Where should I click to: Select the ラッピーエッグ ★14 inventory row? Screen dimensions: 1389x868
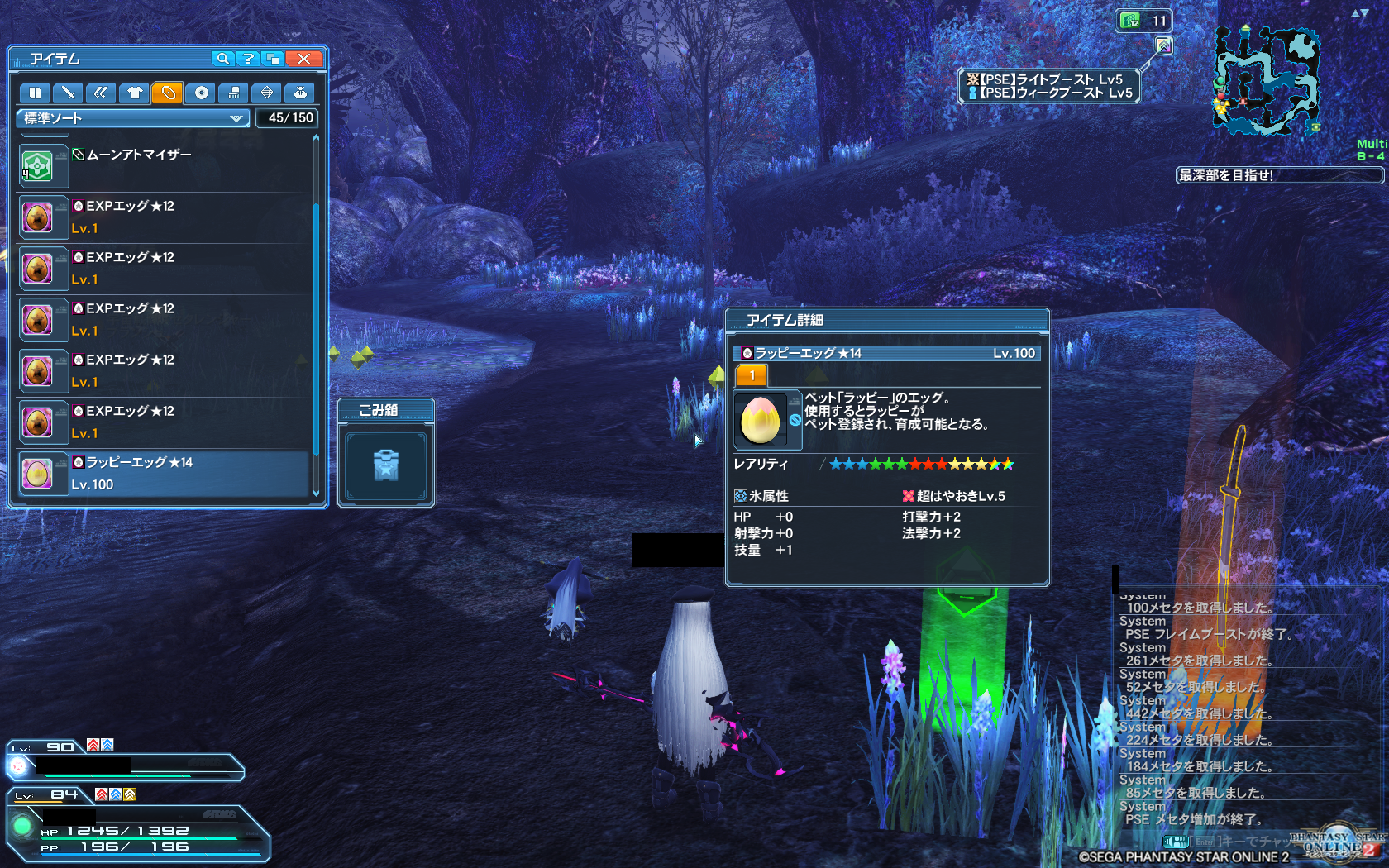tap(165, 474)
